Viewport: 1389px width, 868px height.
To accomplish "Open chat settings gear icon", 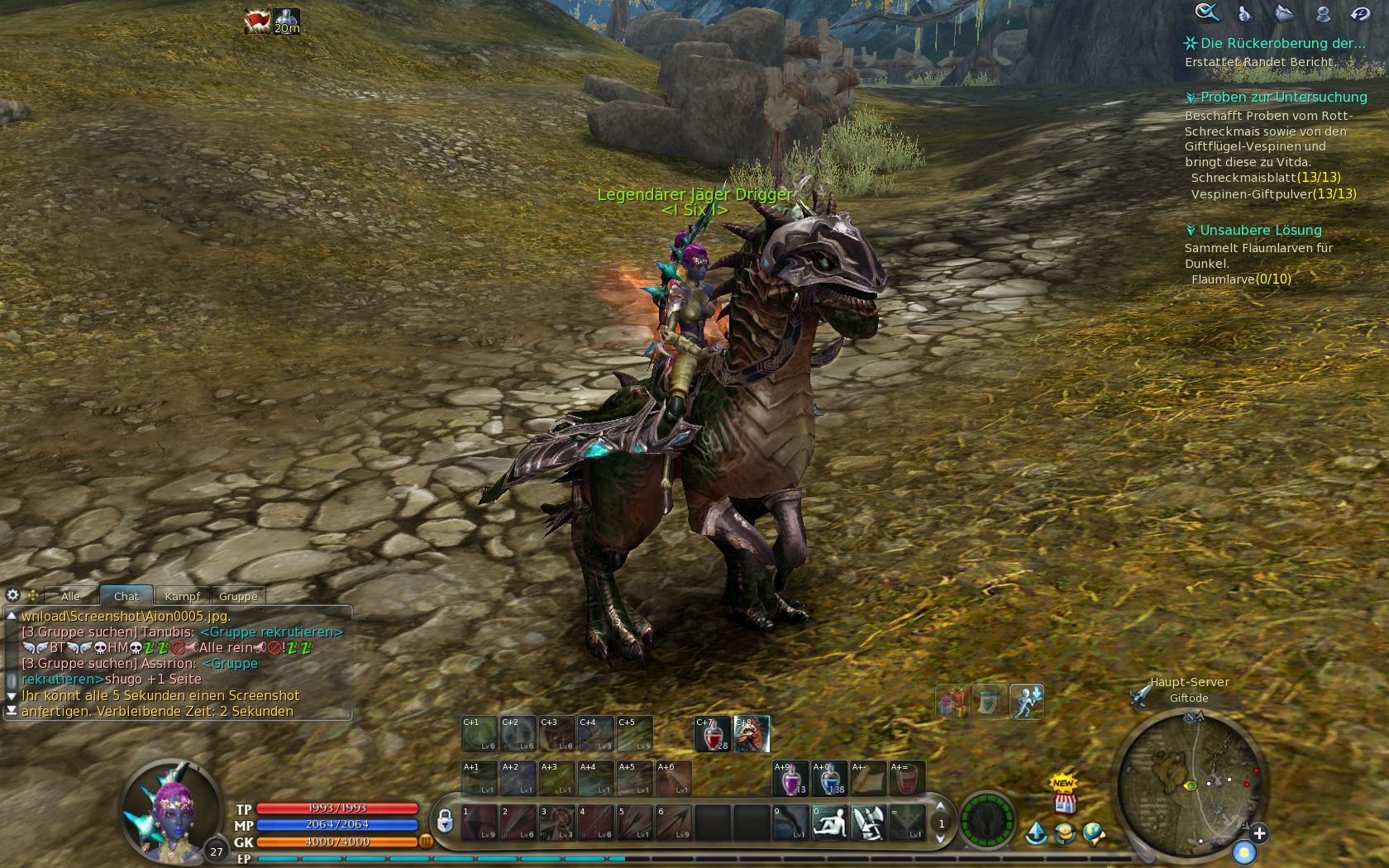I will 12,595.
